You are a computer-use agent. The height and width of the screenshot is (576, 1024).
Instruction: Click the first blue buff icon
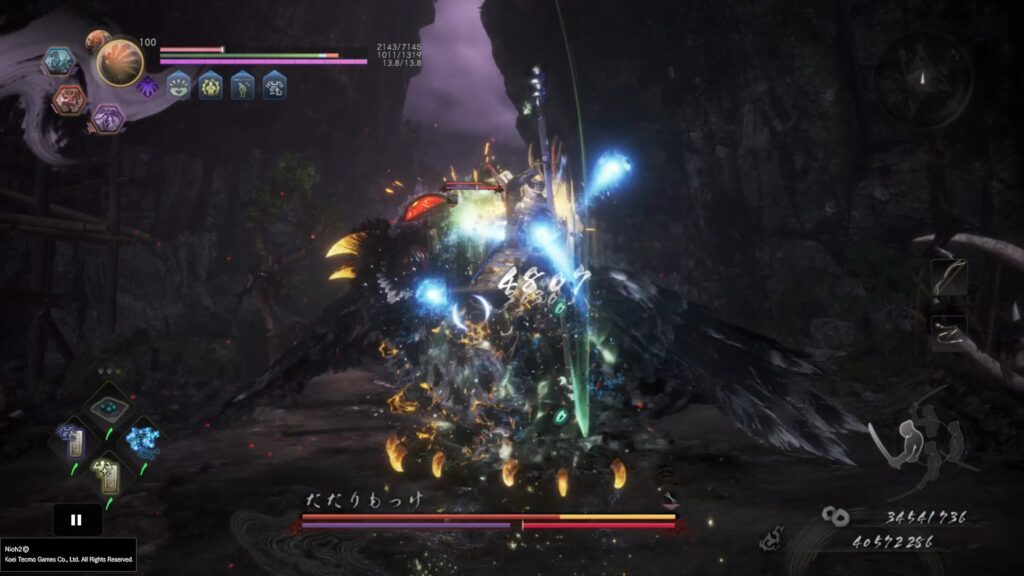pos(180,86)
